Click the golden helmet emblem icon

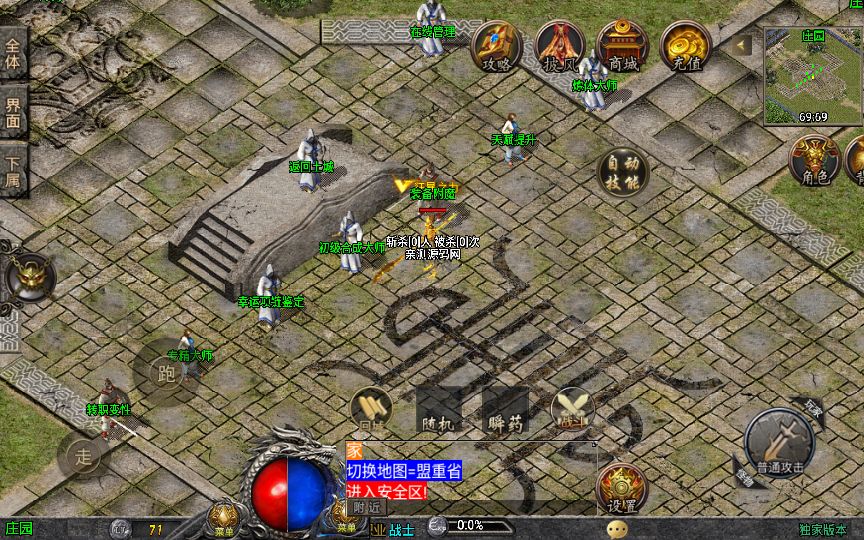[31, 277]
